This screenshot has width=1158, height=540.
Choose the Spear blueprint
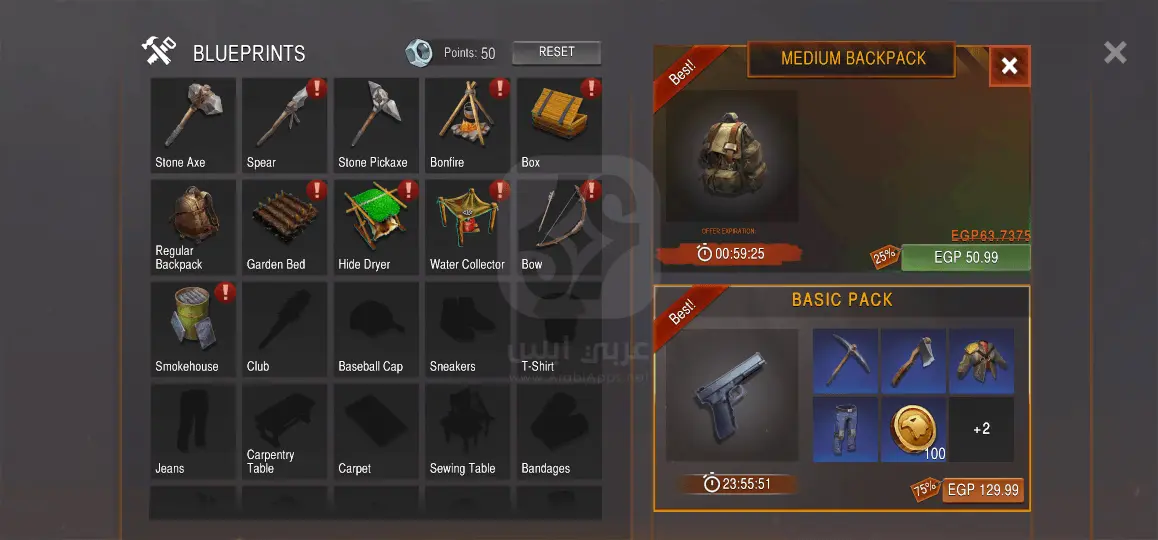[285, 125]
